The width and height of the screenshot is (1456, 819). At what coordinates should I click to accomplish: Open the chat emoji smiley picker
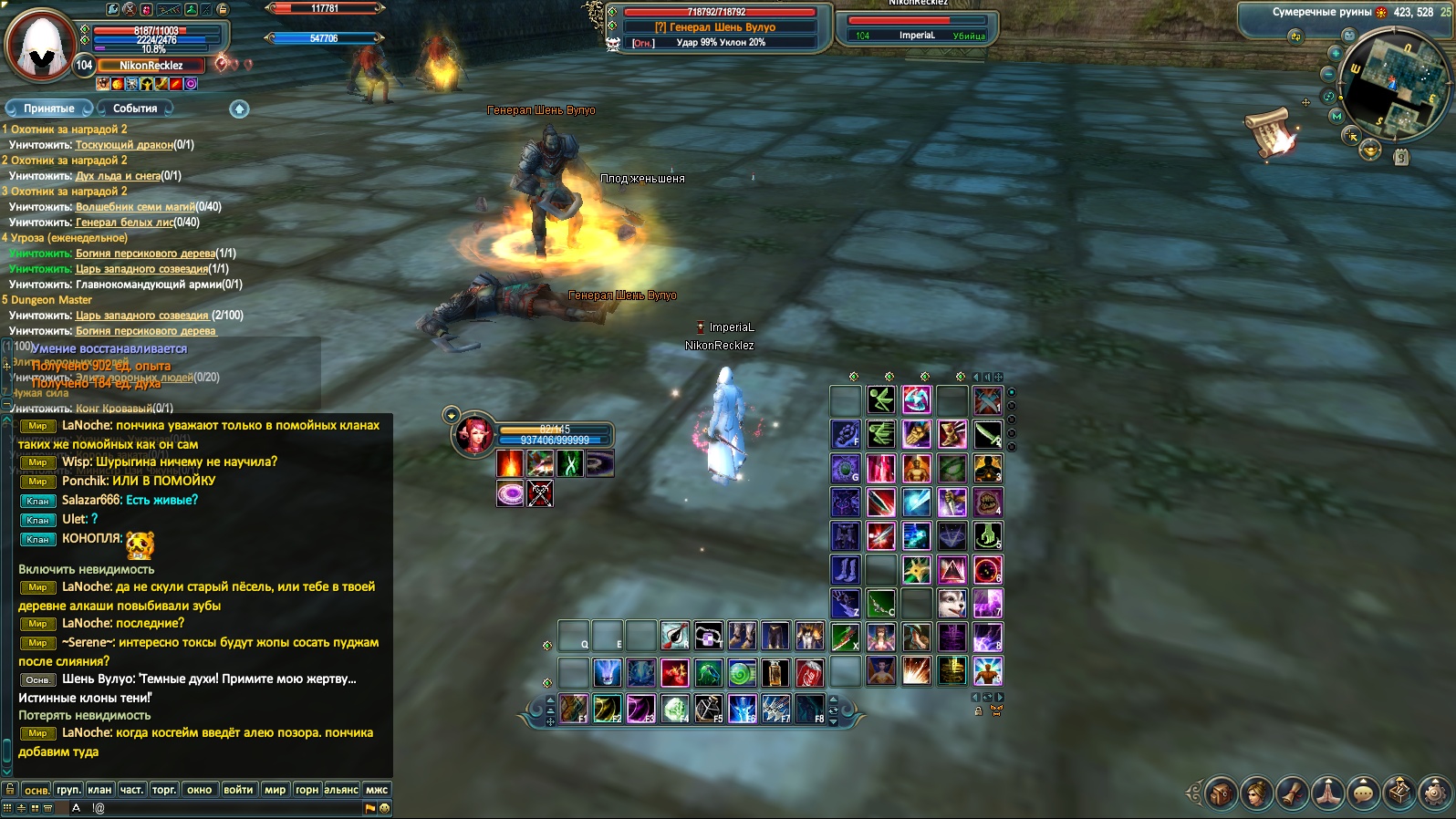(x=384, y=808)
